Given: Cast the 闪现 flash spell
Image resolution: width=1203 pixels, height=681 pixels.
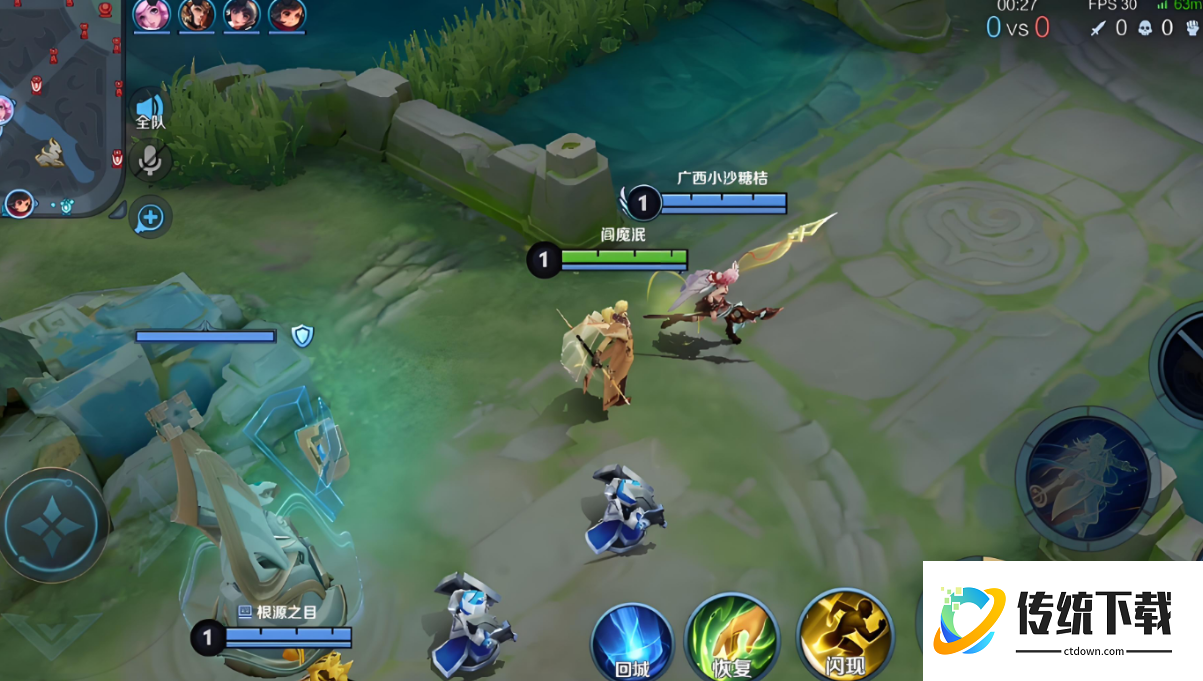Looking at the screenshot, I should [x=843, y=637].
